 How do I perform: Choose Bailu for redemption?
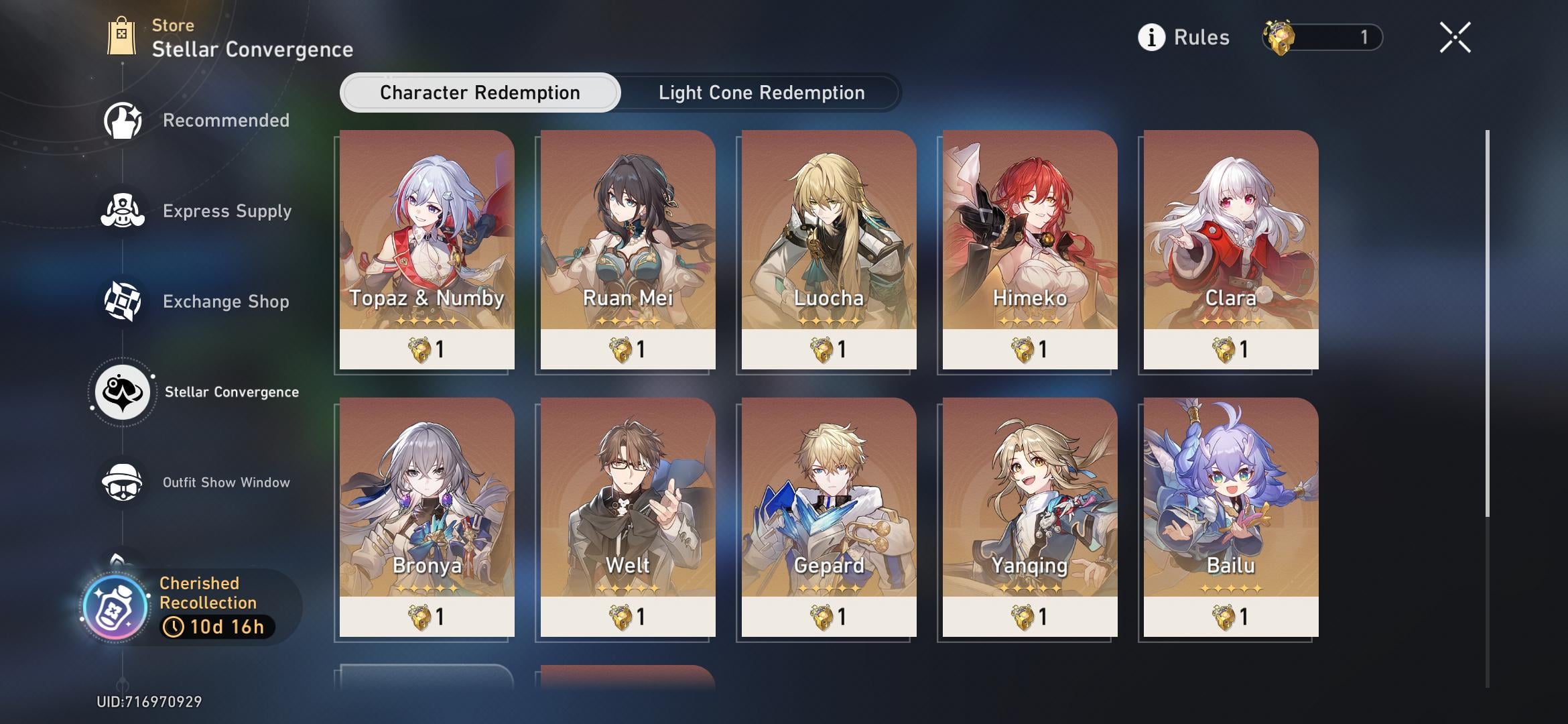tap(1231, 516)
